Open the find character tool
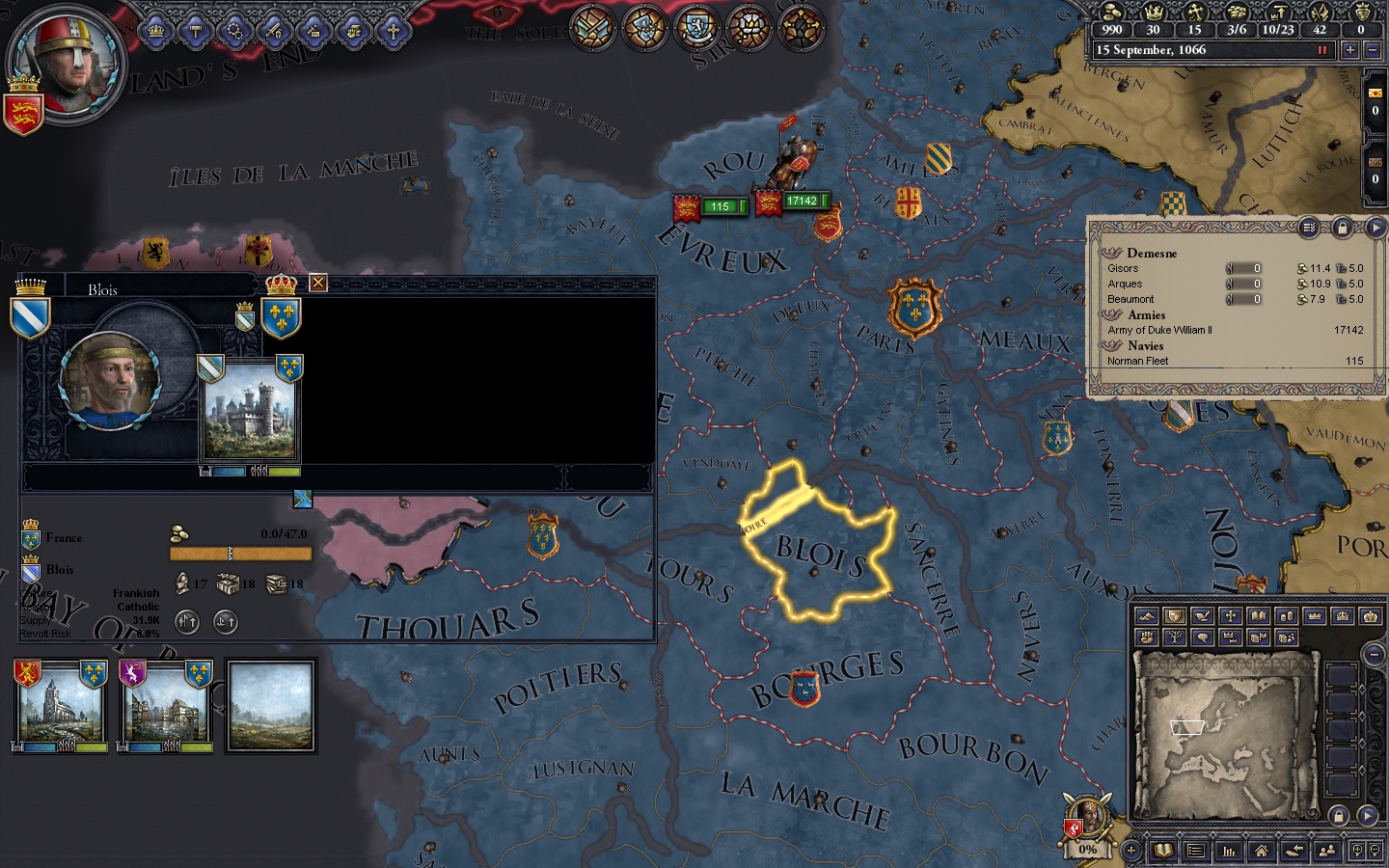Image resolution: width=1389 pixels, height=868 pixels. click(x=1325, y=851)
